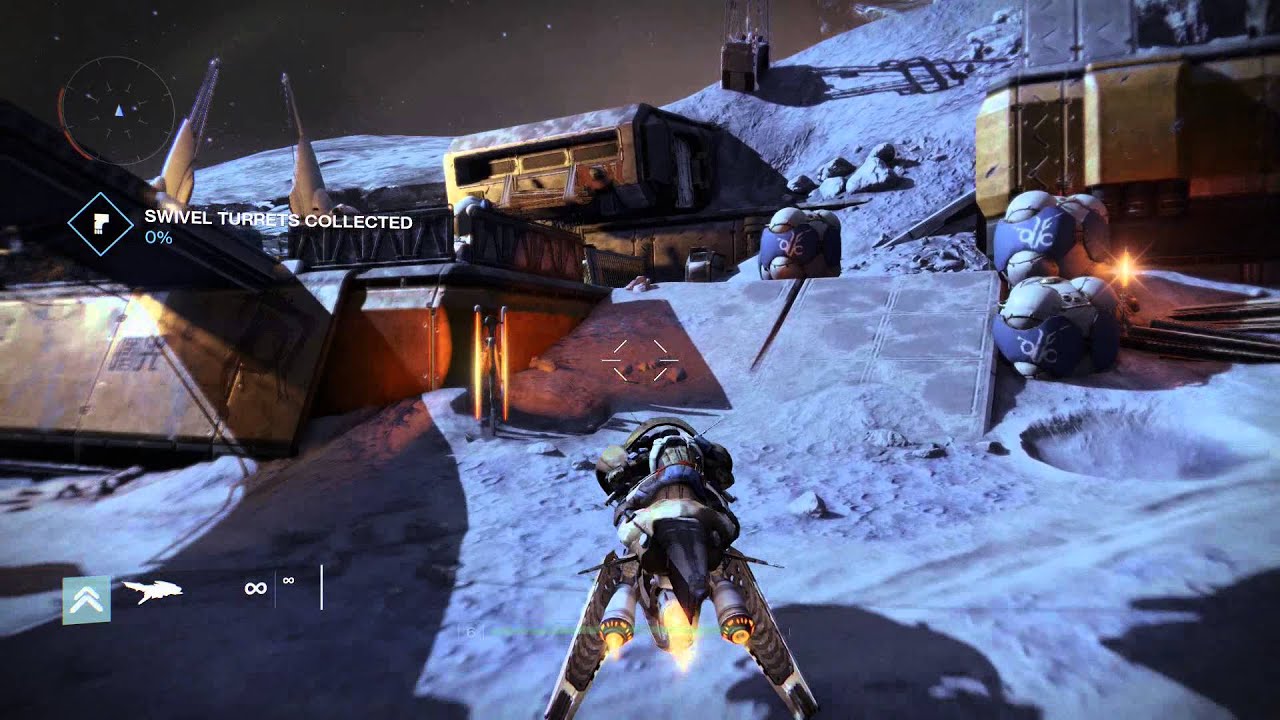Viewport: 1280px width, 720px height.
Task: Click the double-chevron boost ability icon
Action: tap(87, 600)
